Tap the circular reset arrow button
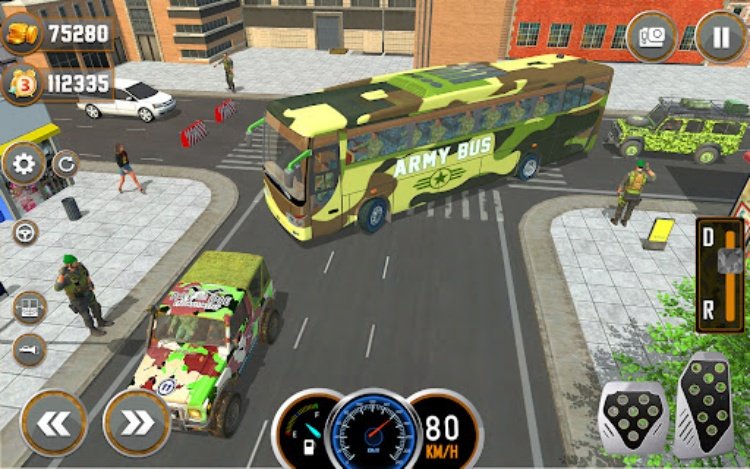The width and height of the screenshot is (750, 469). pos(65,163)
